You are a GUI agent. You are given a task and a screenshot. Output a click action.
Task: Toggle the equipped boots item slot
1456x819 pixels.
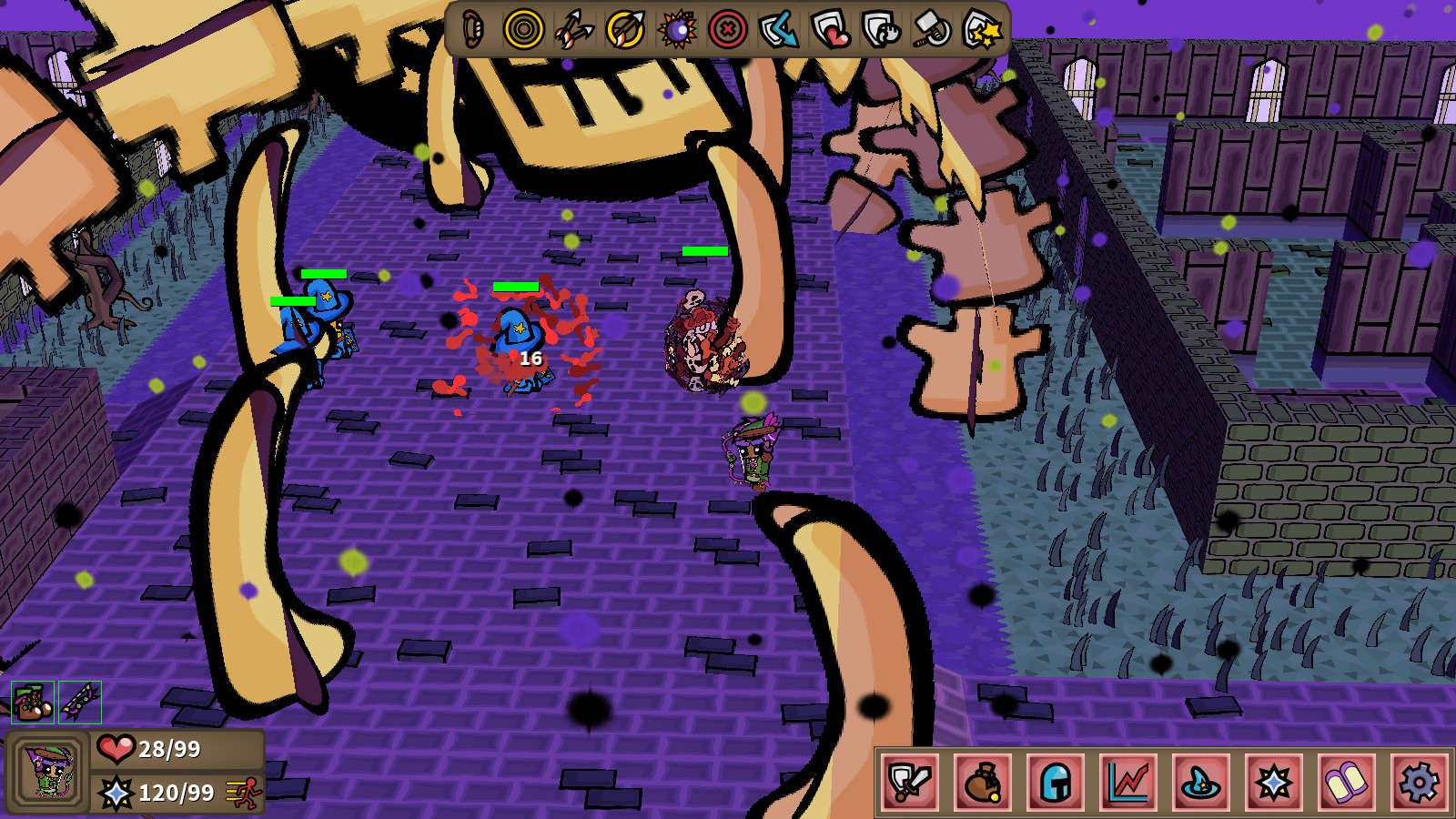click(34, 703)
